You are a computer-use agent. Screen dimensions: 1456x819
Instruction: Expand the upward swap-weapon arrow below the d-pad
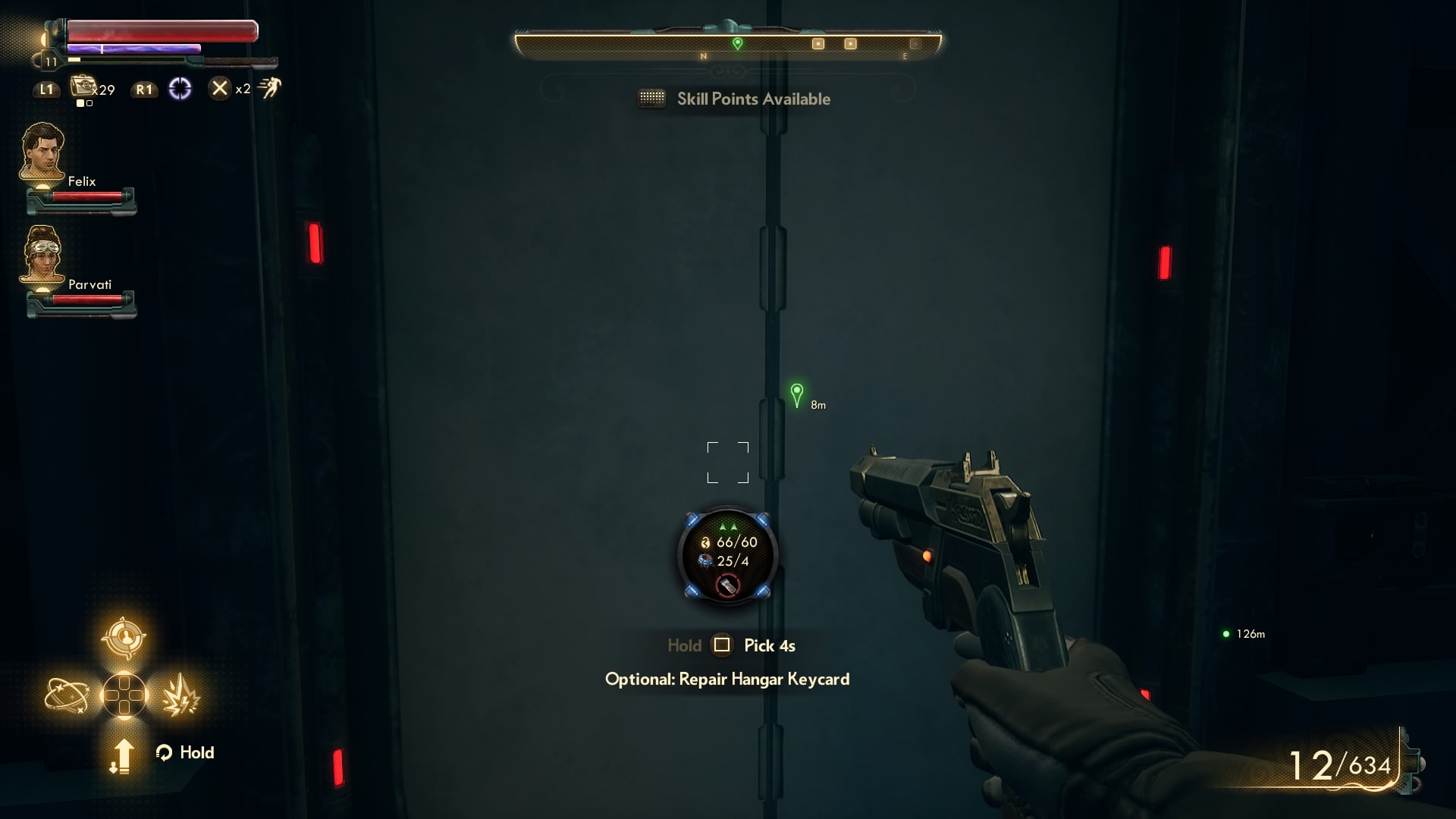click(123, 755)
